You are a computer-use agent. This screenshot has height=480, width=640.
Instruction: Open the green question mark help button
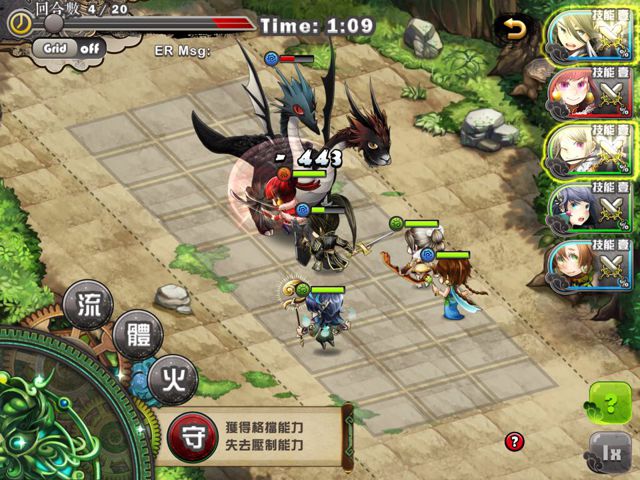point(610,405)
